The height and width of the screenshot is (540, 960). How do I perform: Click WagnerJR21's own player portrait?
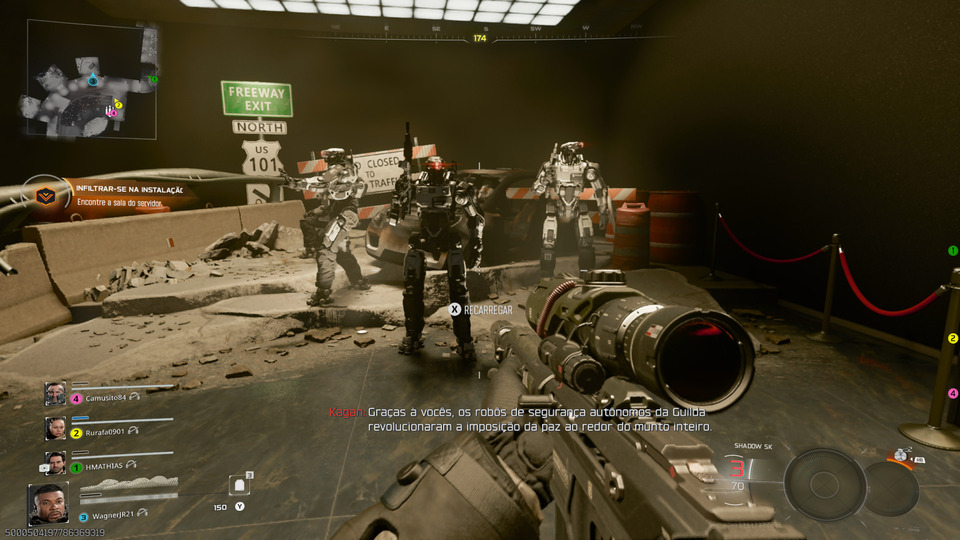[48, 505]
